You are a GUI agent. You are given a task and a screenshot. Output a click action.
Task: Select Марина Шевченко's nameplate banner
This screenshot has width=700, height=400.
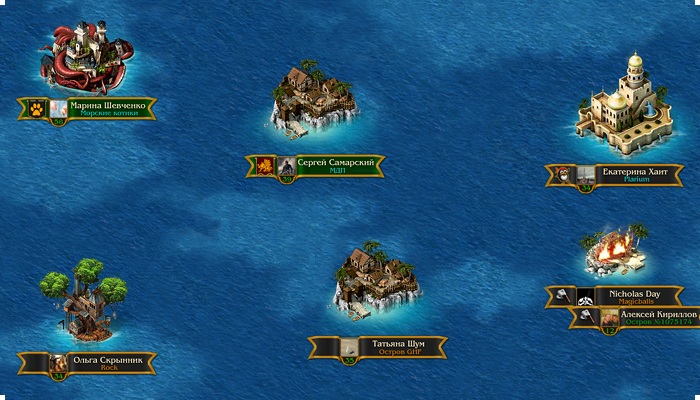pyautogui.click(x=110, y=108)
